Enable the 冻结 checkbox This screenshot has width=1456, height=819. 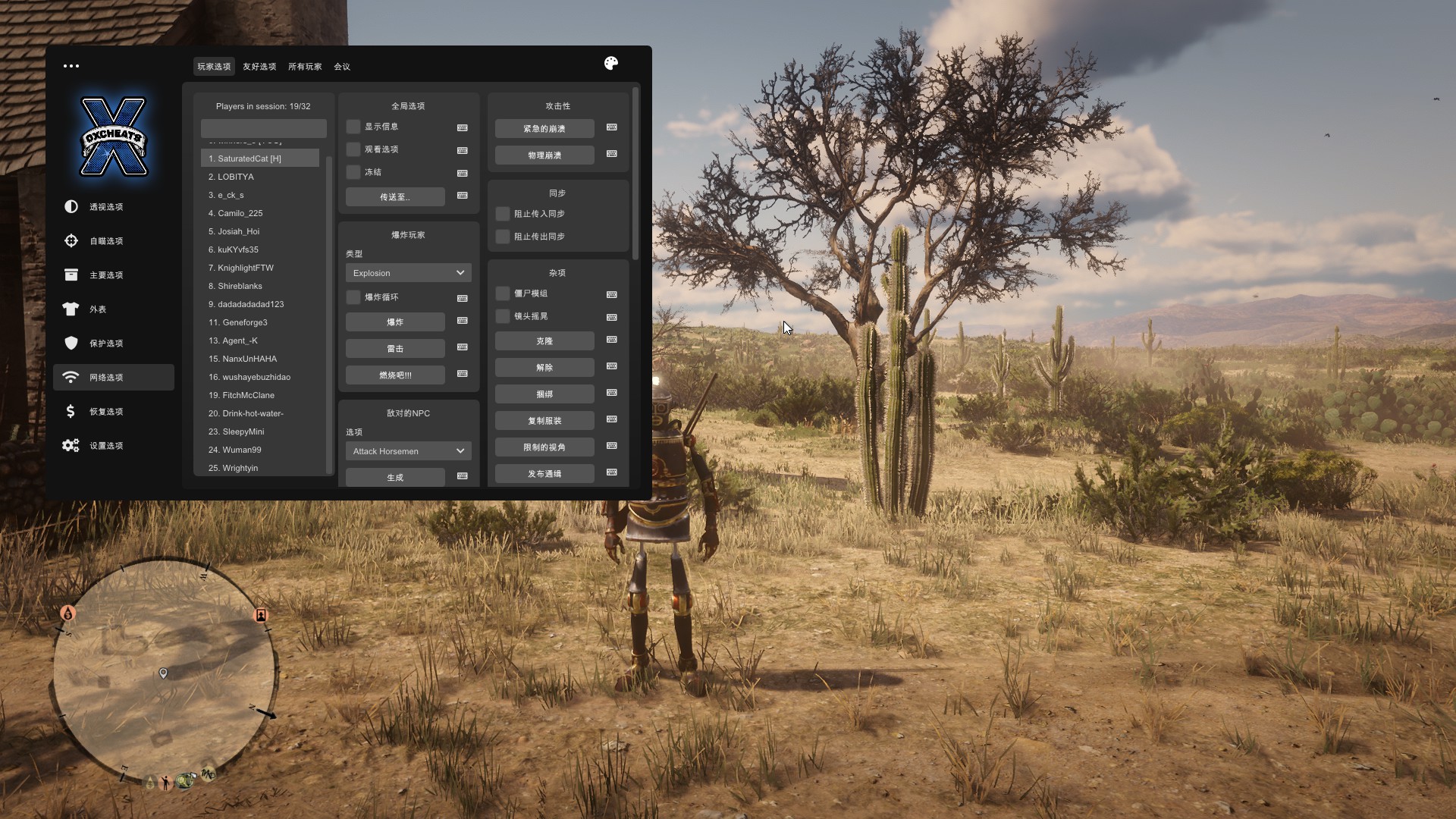click(353, 172)
